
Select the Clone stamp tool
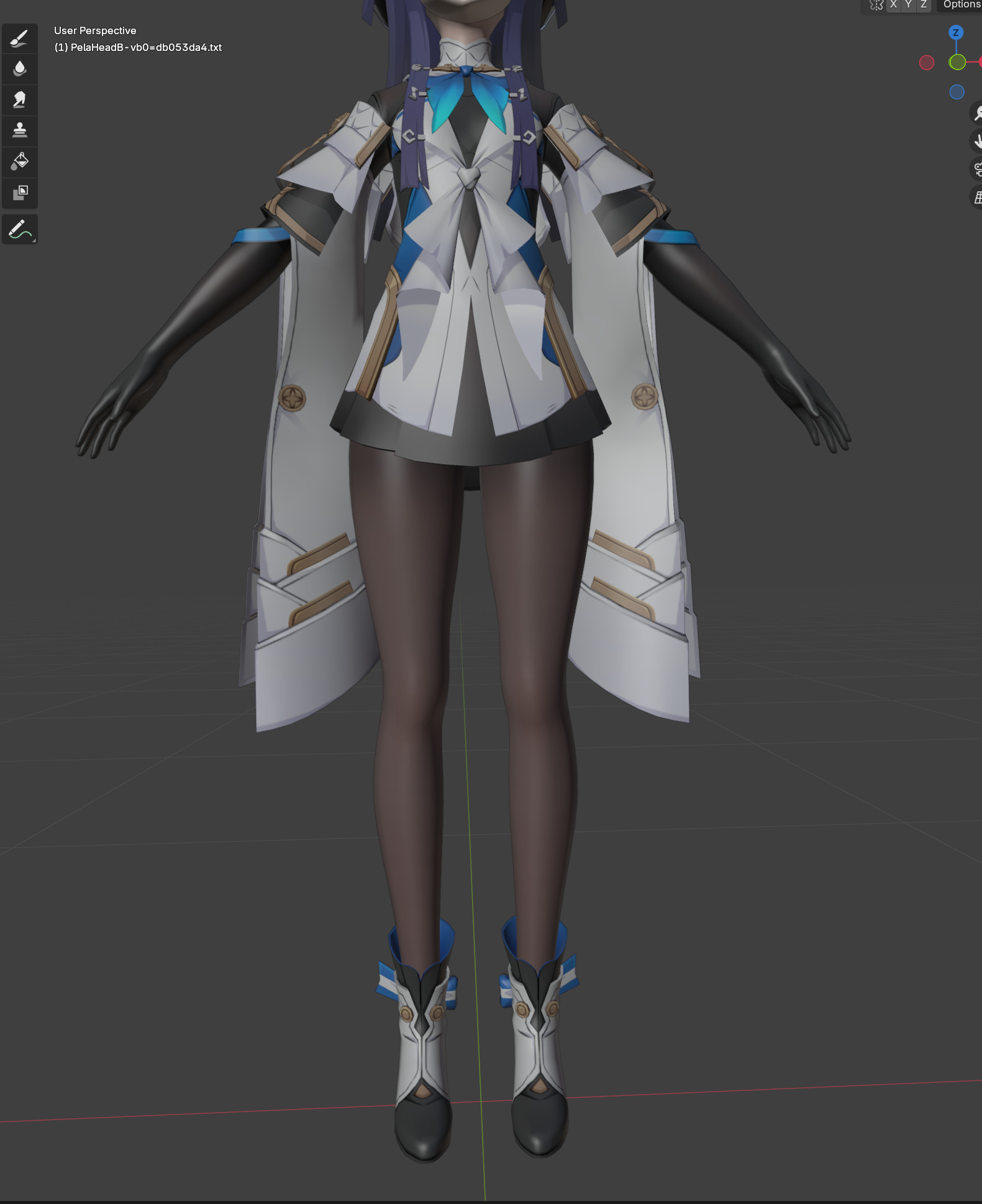(x=19, y=131)
